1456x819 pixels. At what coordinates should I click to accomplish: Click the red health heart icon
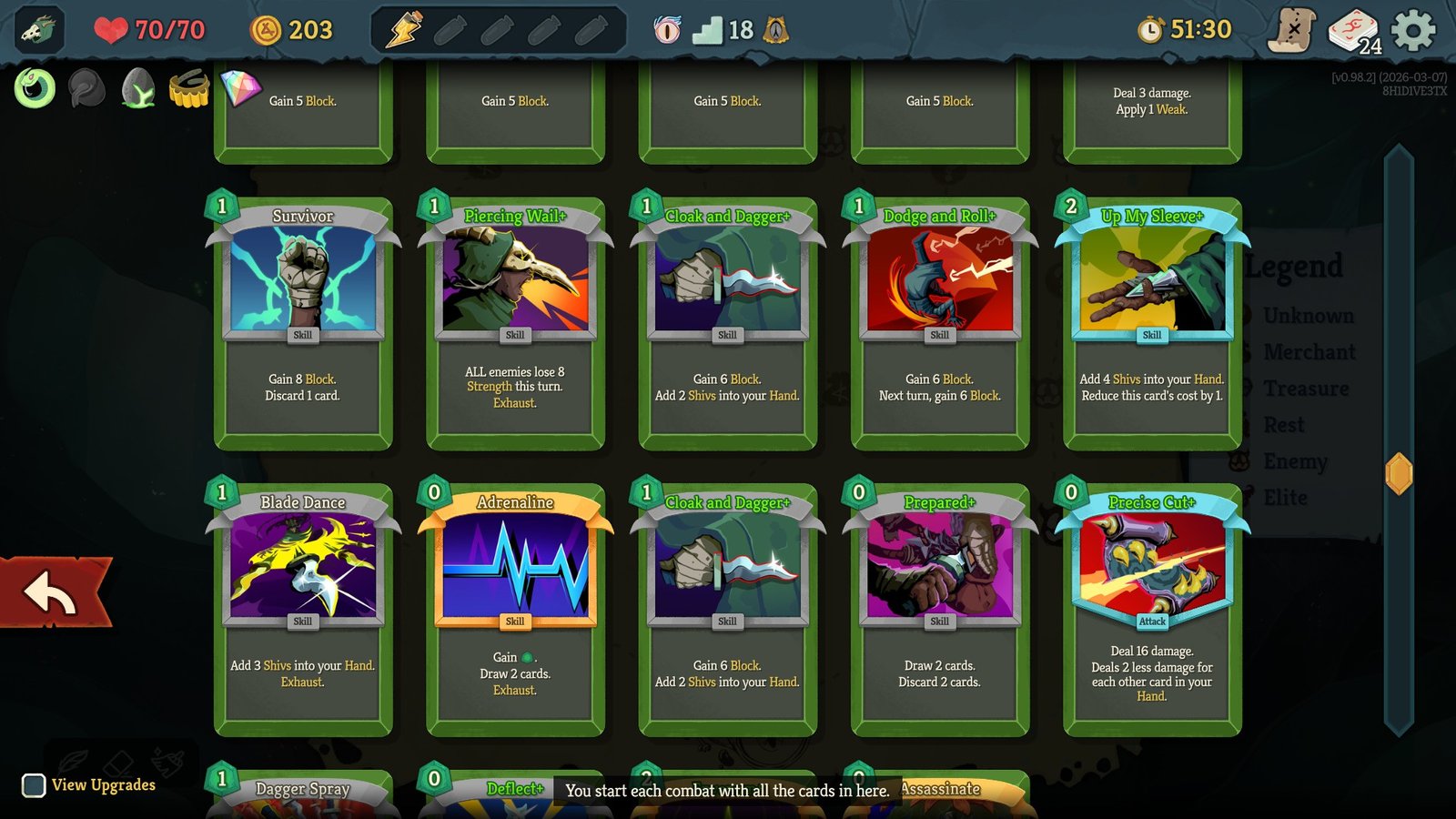111,30
